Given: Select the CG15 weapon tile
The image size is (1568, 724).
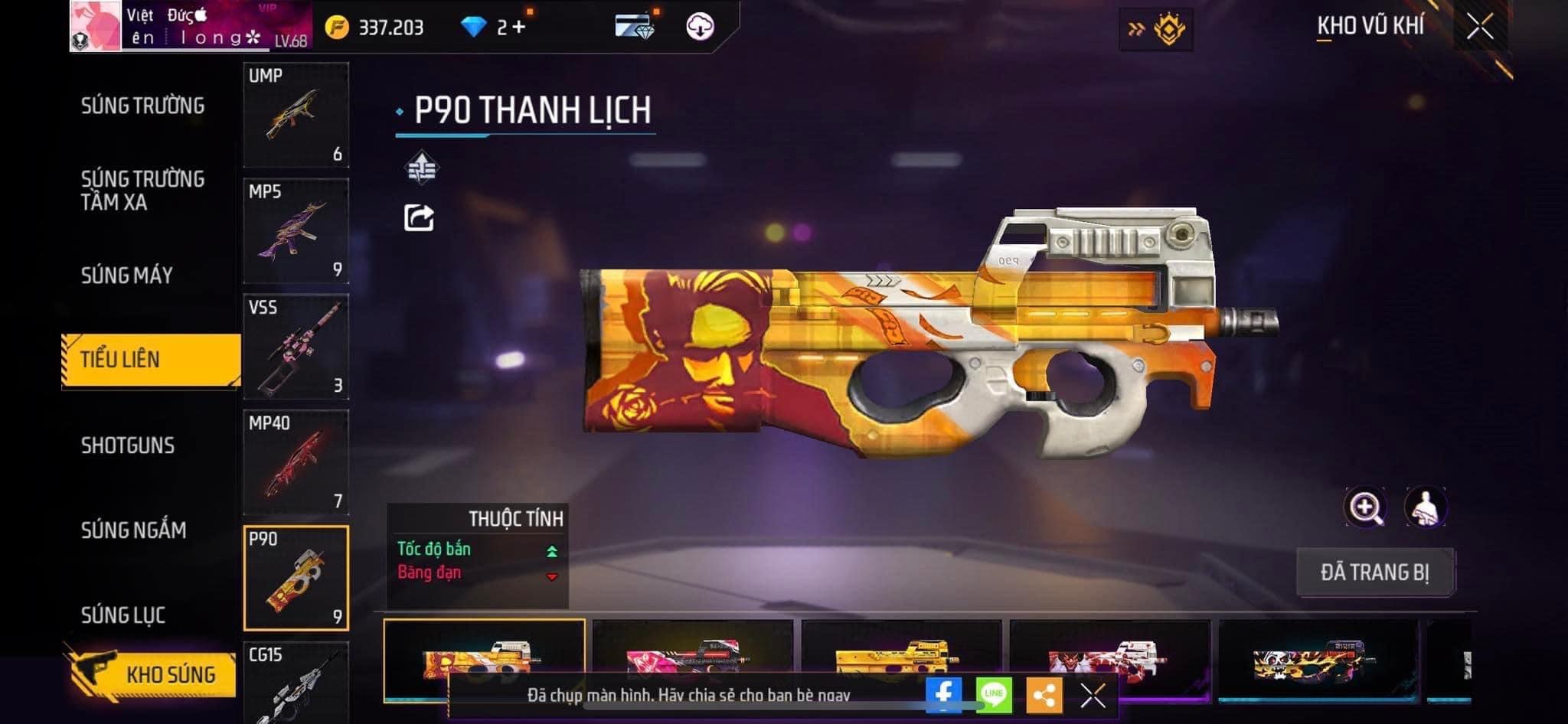Looking at the screenshot, I should point(296,683).
